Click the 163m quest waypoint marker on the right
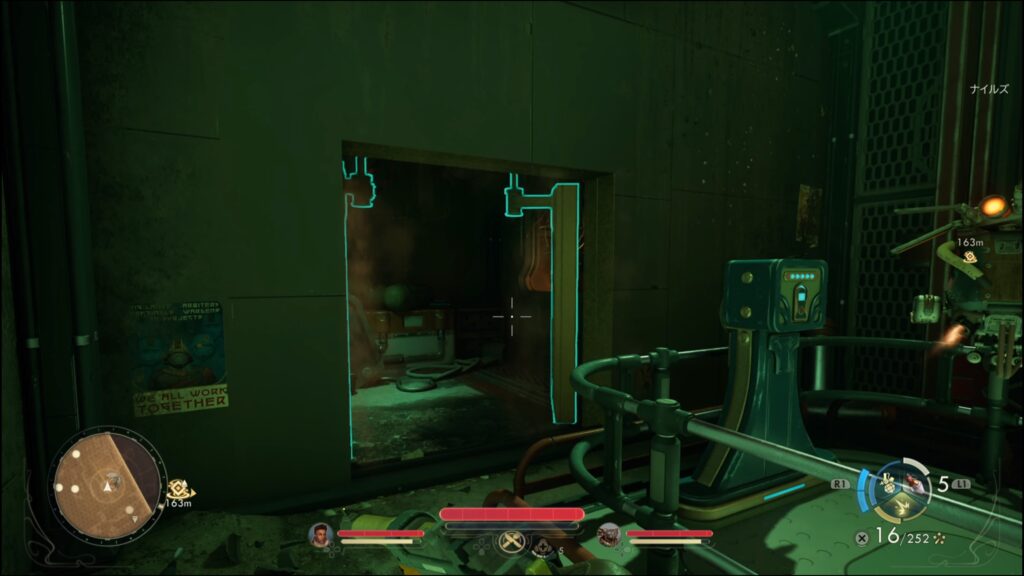This screenshot has height=576, width=1024. (970, 257)
